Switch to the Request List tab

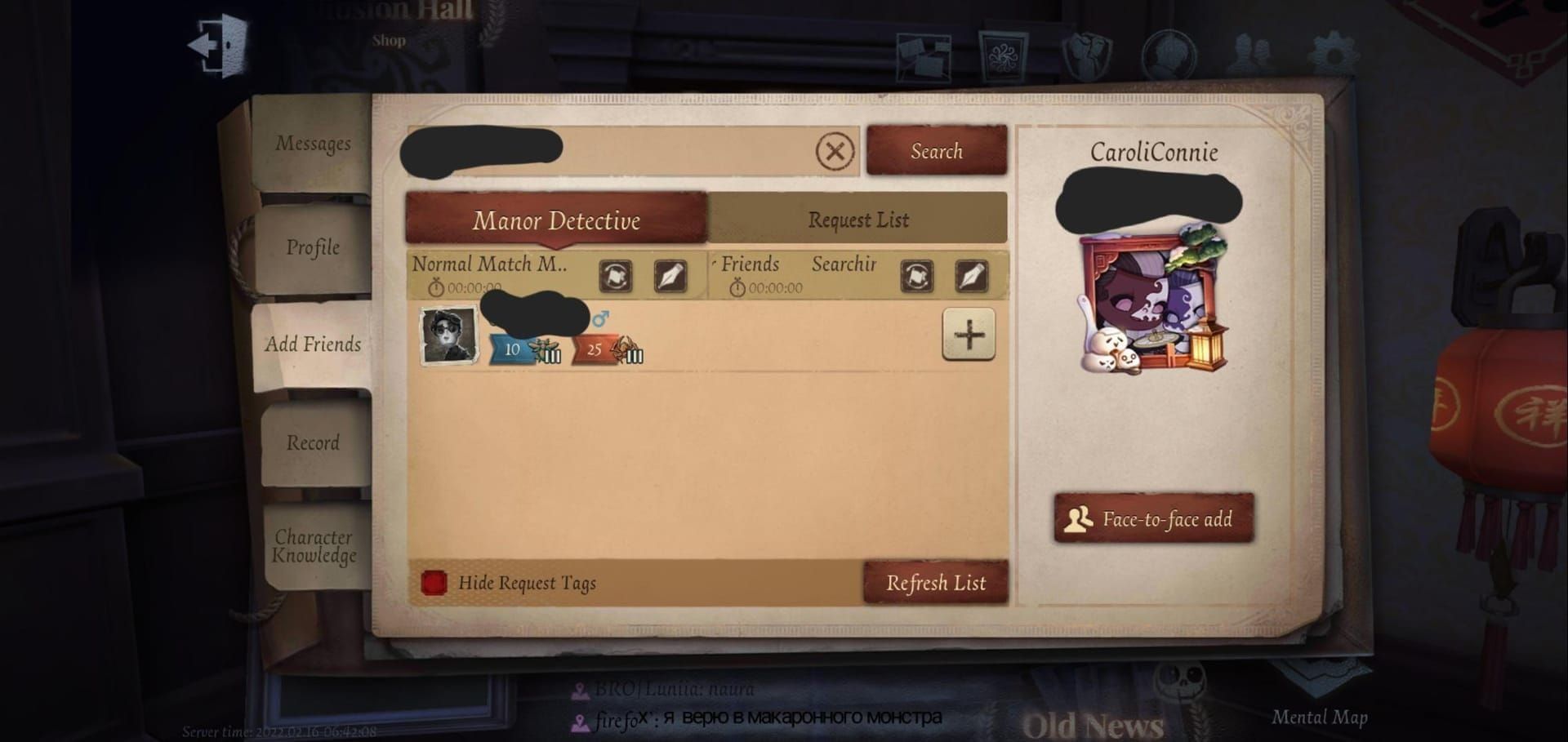click(857, 220)
